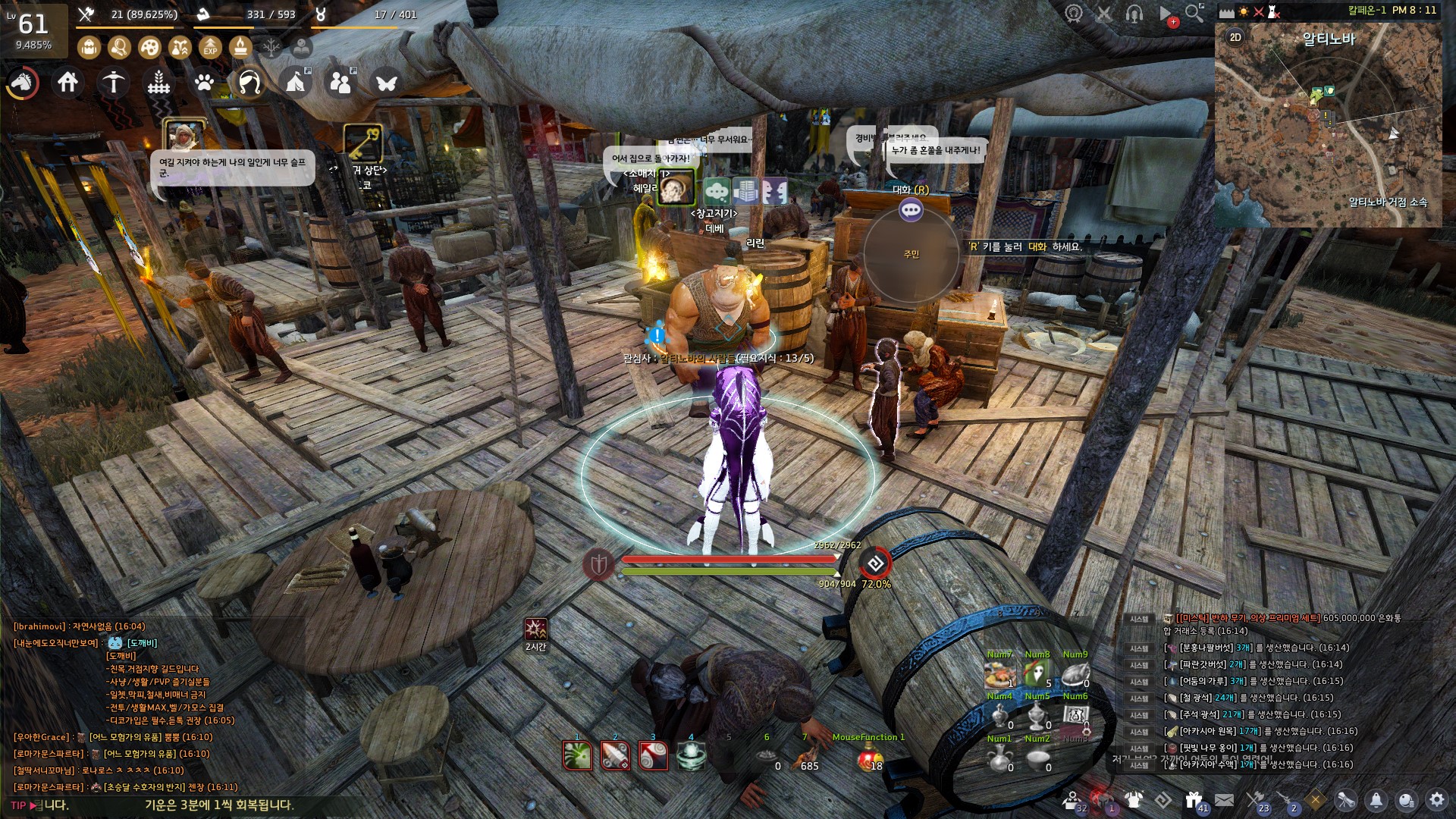Click the speech bubble talk icon

pos(911,210)
